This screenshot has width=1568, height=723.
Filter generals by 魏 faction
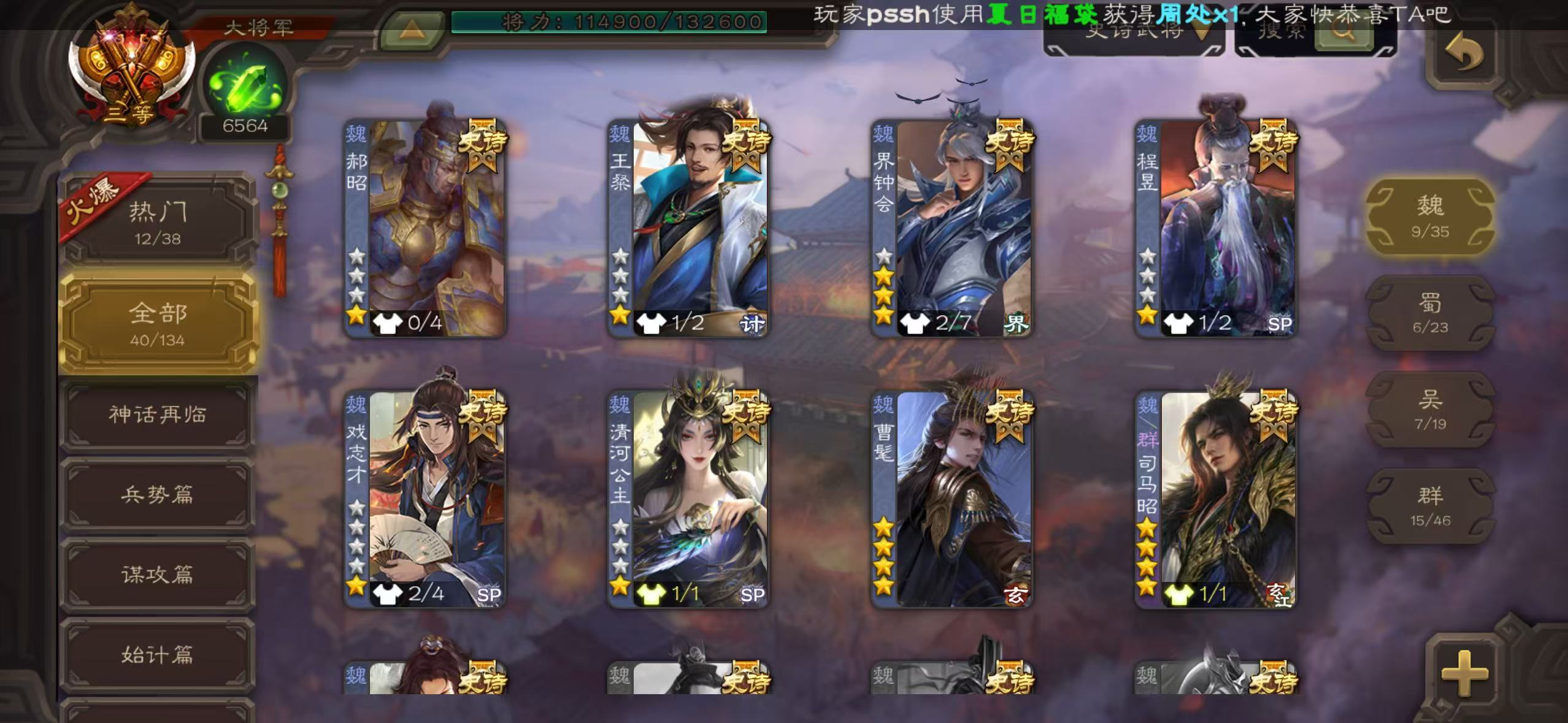coord(1429,216)
